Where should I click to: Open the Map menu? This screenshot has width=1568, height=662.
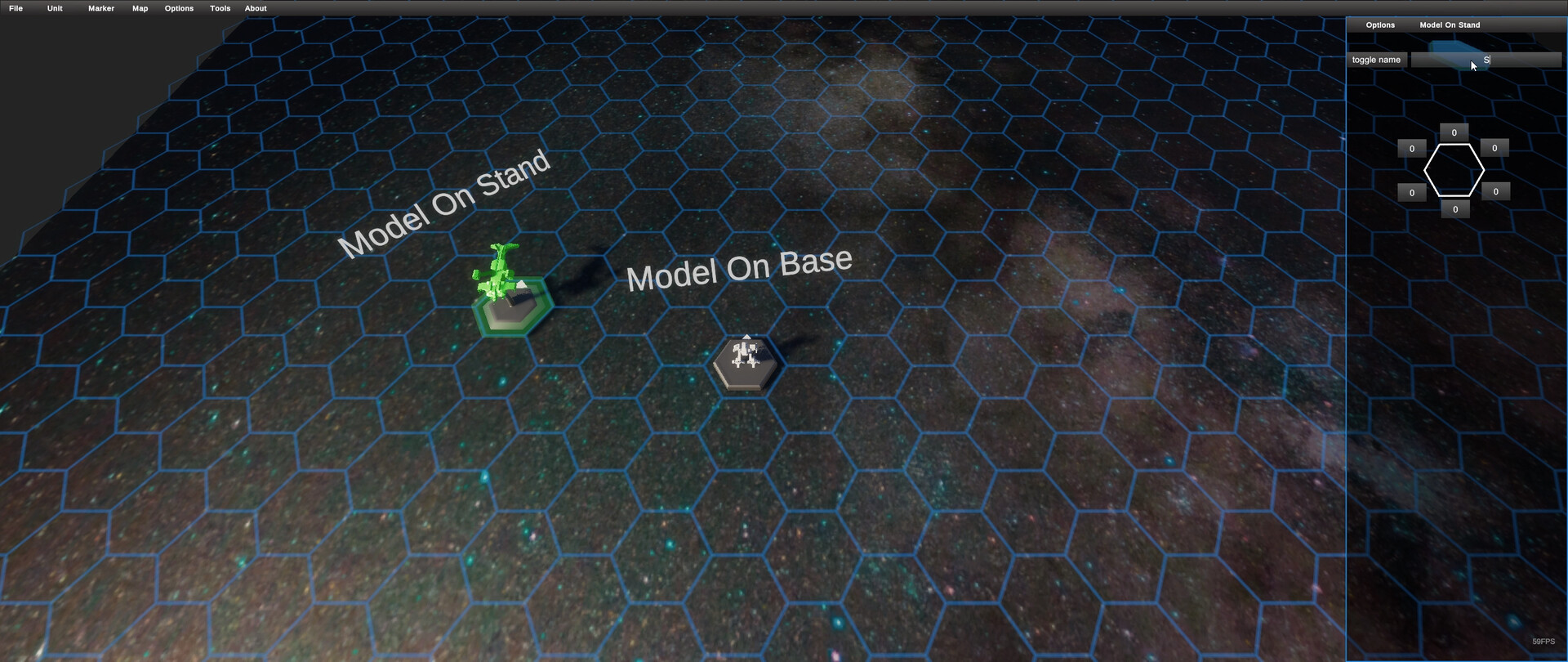coord(140,8)
